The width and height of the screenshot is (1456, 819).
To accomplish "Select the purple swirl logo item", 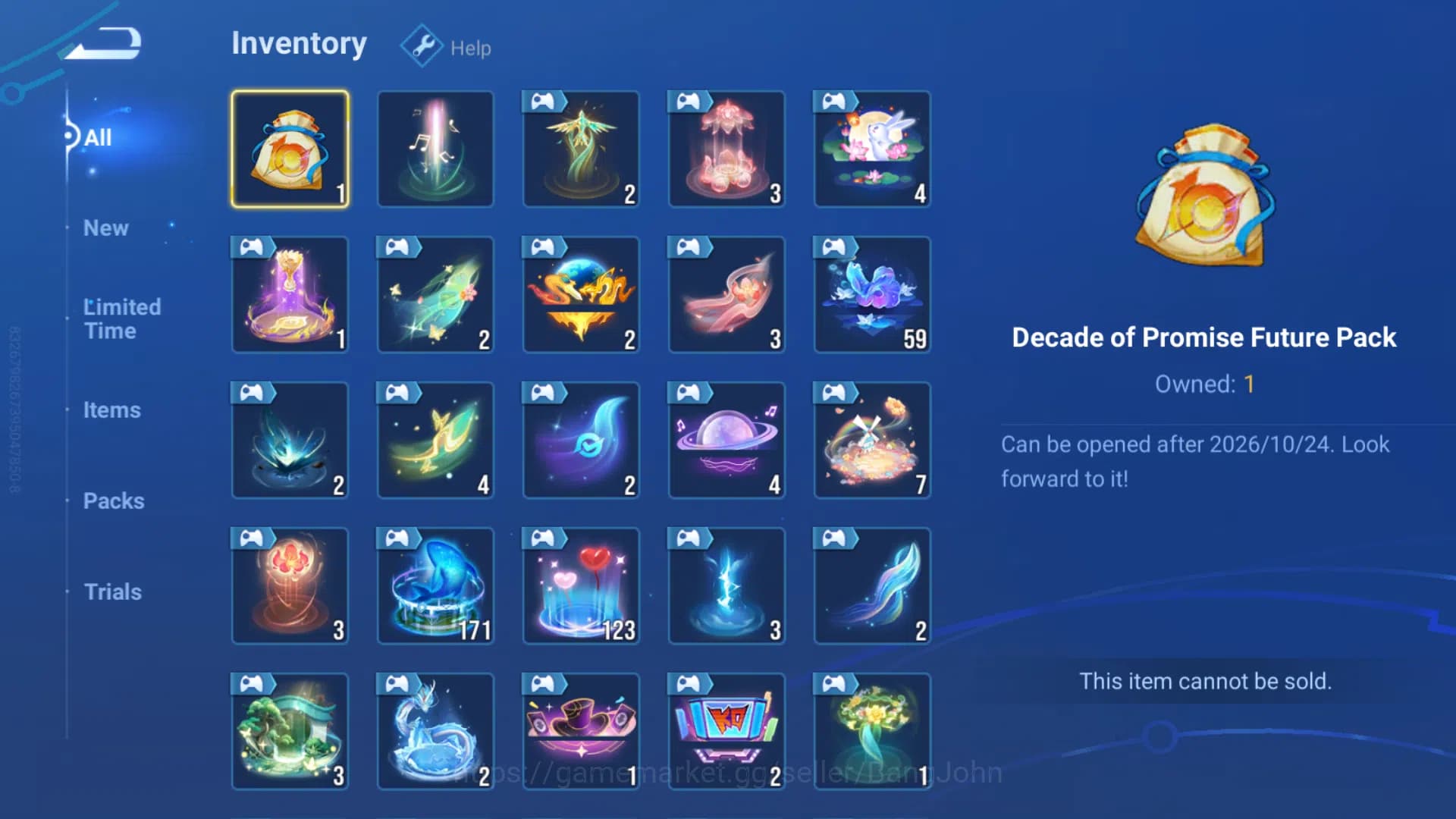I will (581, 440).
